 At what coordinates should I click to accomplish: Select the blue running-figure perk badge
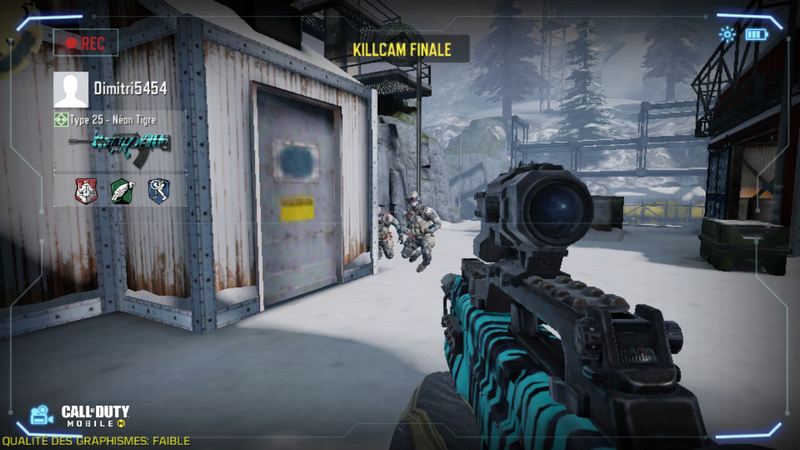pyautogui.click(x=157, y=190)
